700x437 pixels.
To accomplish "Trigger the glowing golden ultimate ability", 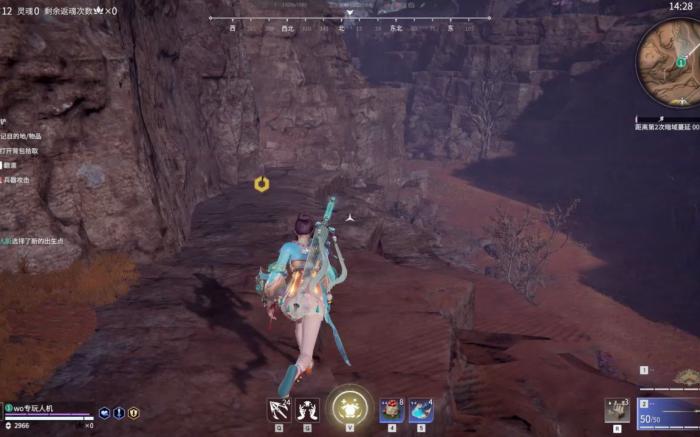I will click(x=349, y=406).
